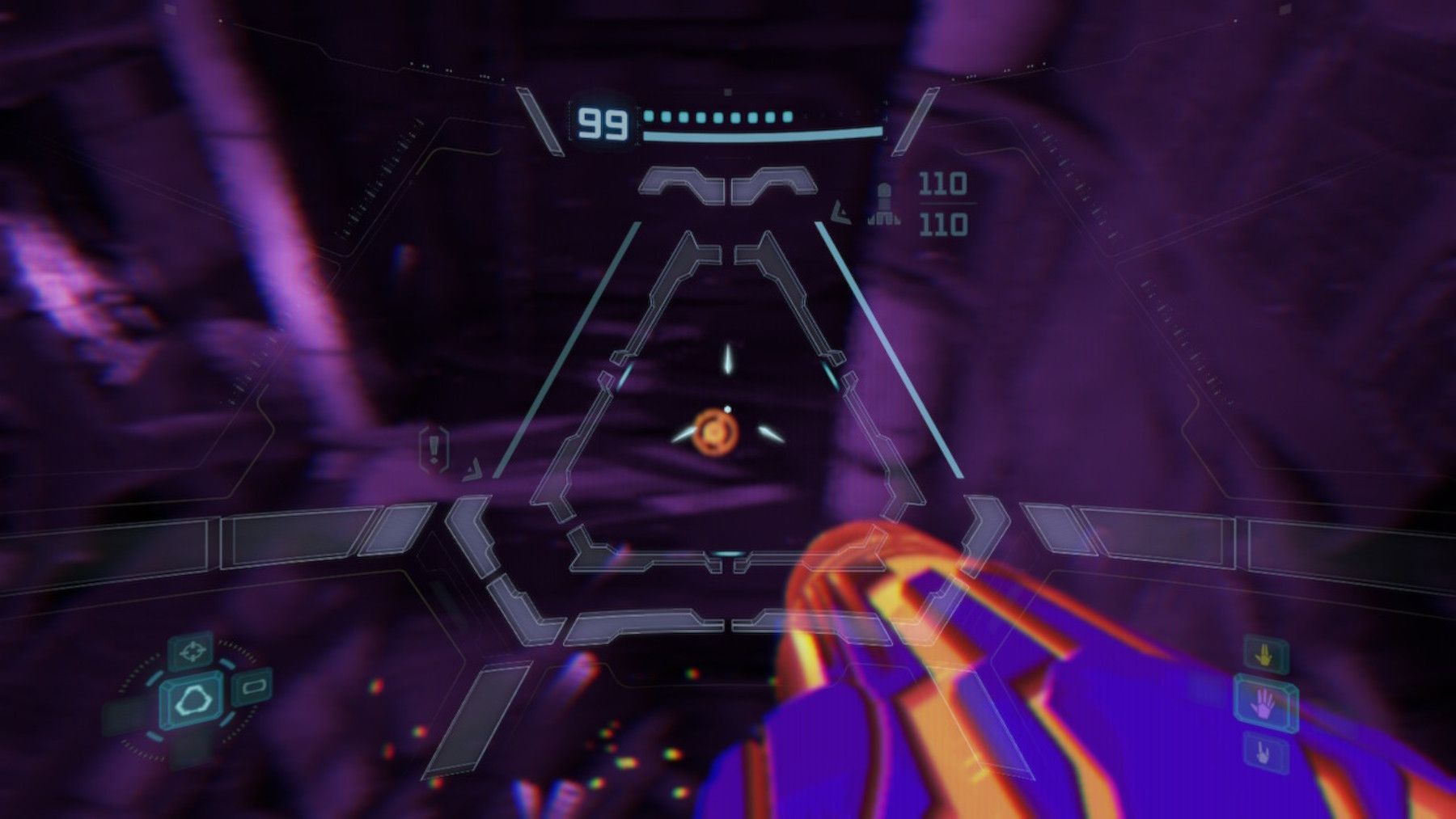Select the Combat Visor icon
Viewport: 1456px width, 819px height.
pyautogui.click(x=191, y=652)
